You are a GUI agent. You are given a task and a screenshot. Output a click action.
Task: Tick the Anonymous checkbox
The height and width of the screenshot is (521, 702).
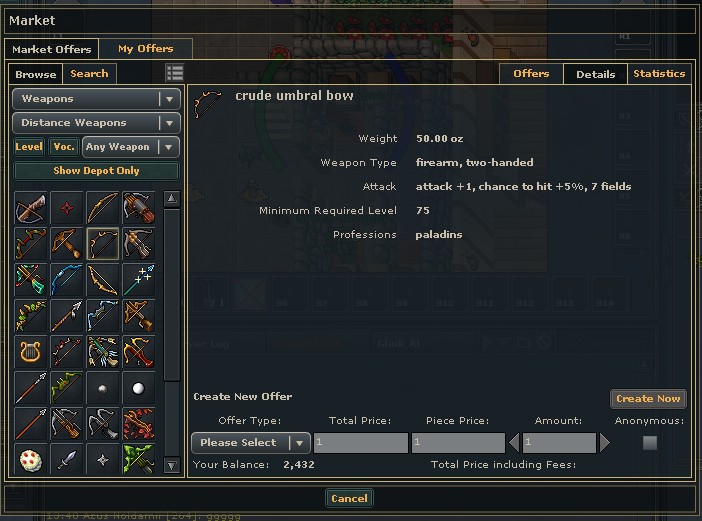(x=650, y=442)
